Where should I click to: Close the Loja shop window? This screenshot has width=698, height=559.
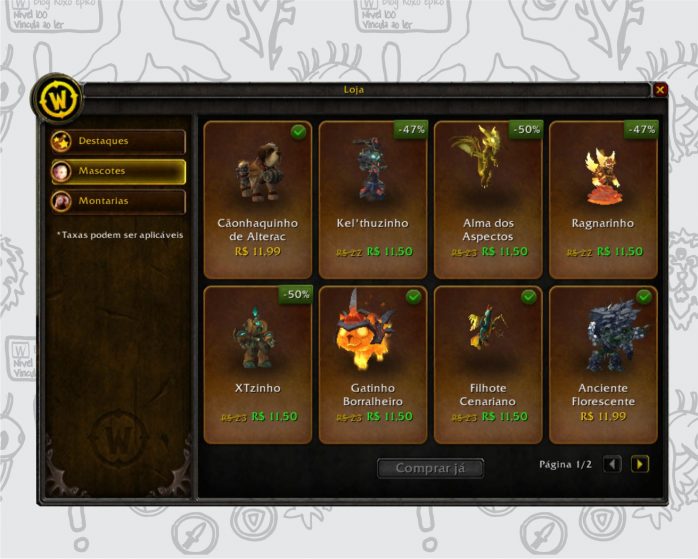click(x=660, y=90)
